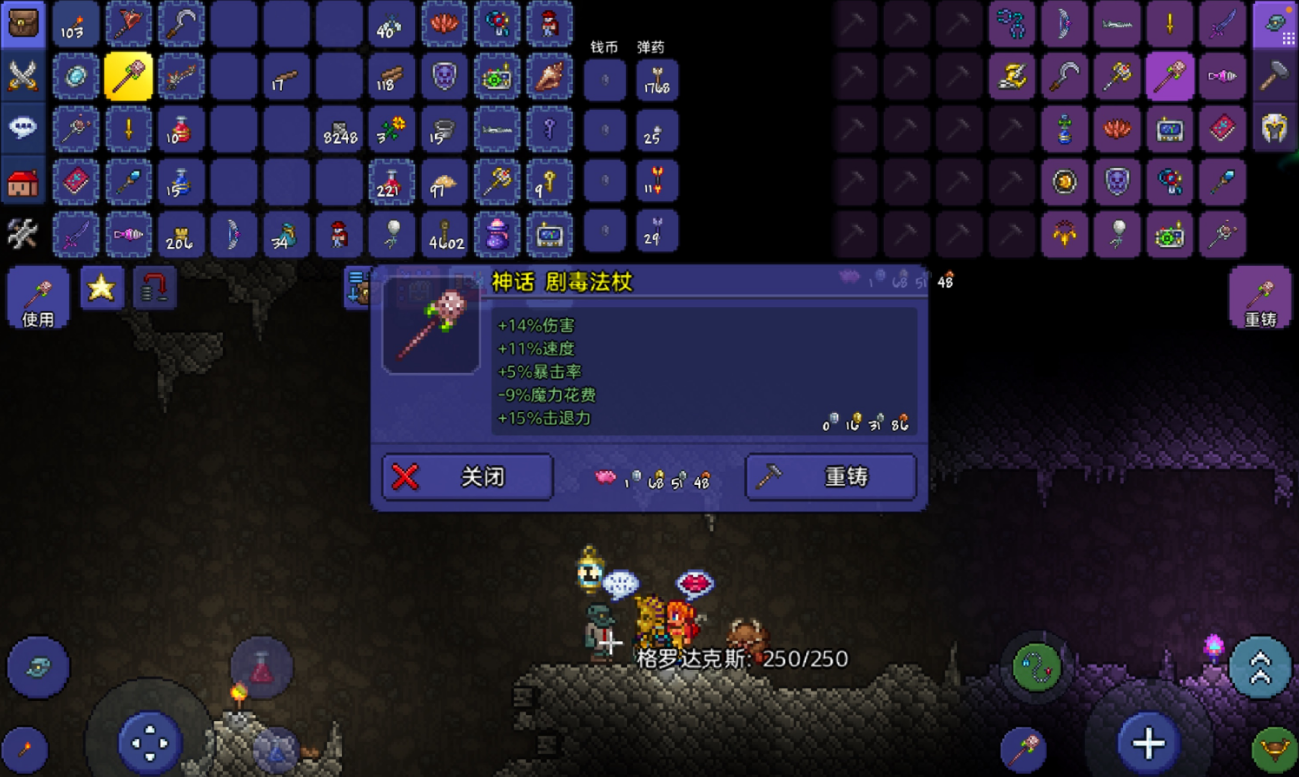Select the magic mirror inventory slot
The image size is (1299, 777).
coord(77,77)
